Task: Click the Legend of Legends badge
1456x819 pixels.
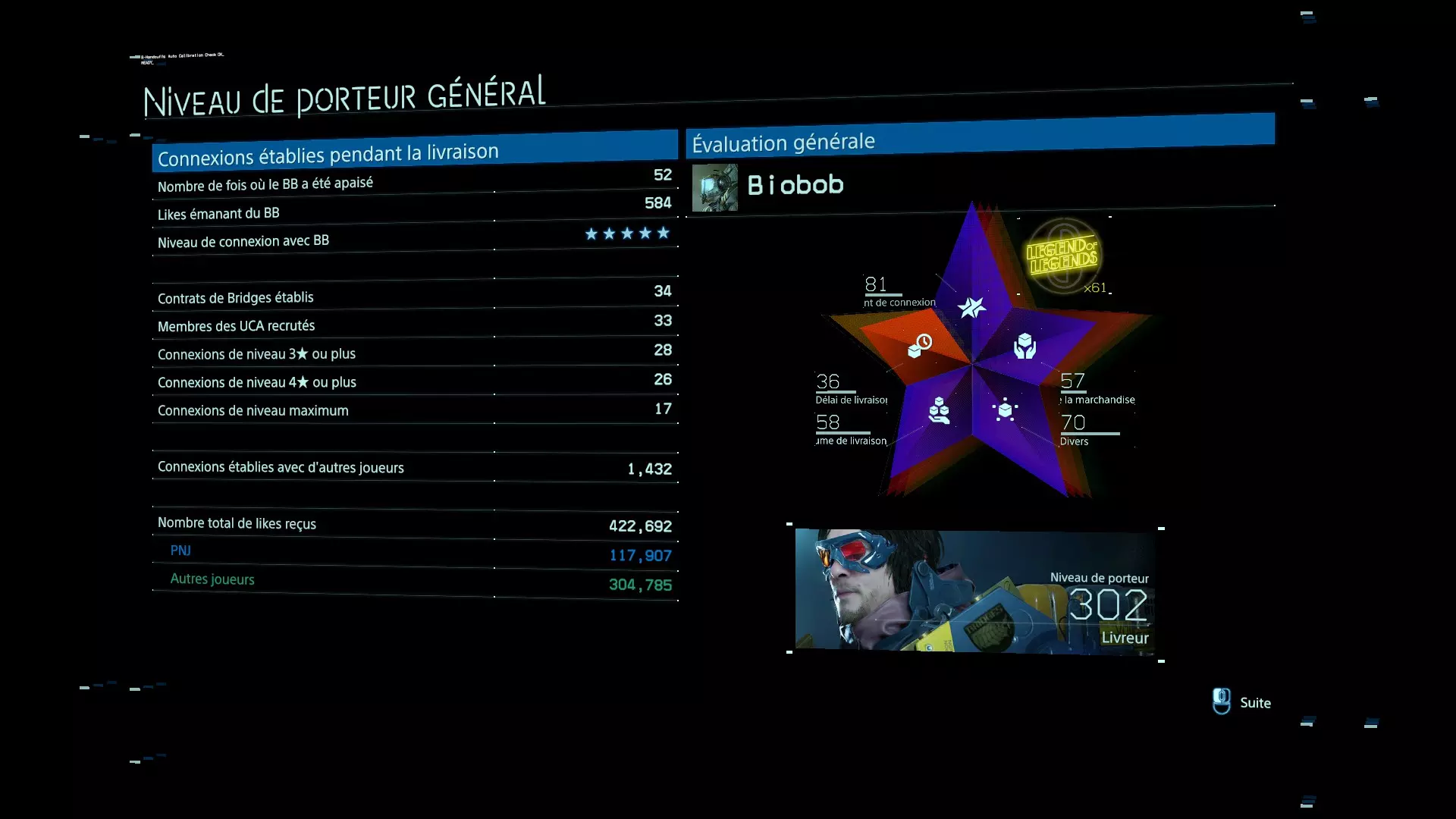Action: click(1063, 256)
